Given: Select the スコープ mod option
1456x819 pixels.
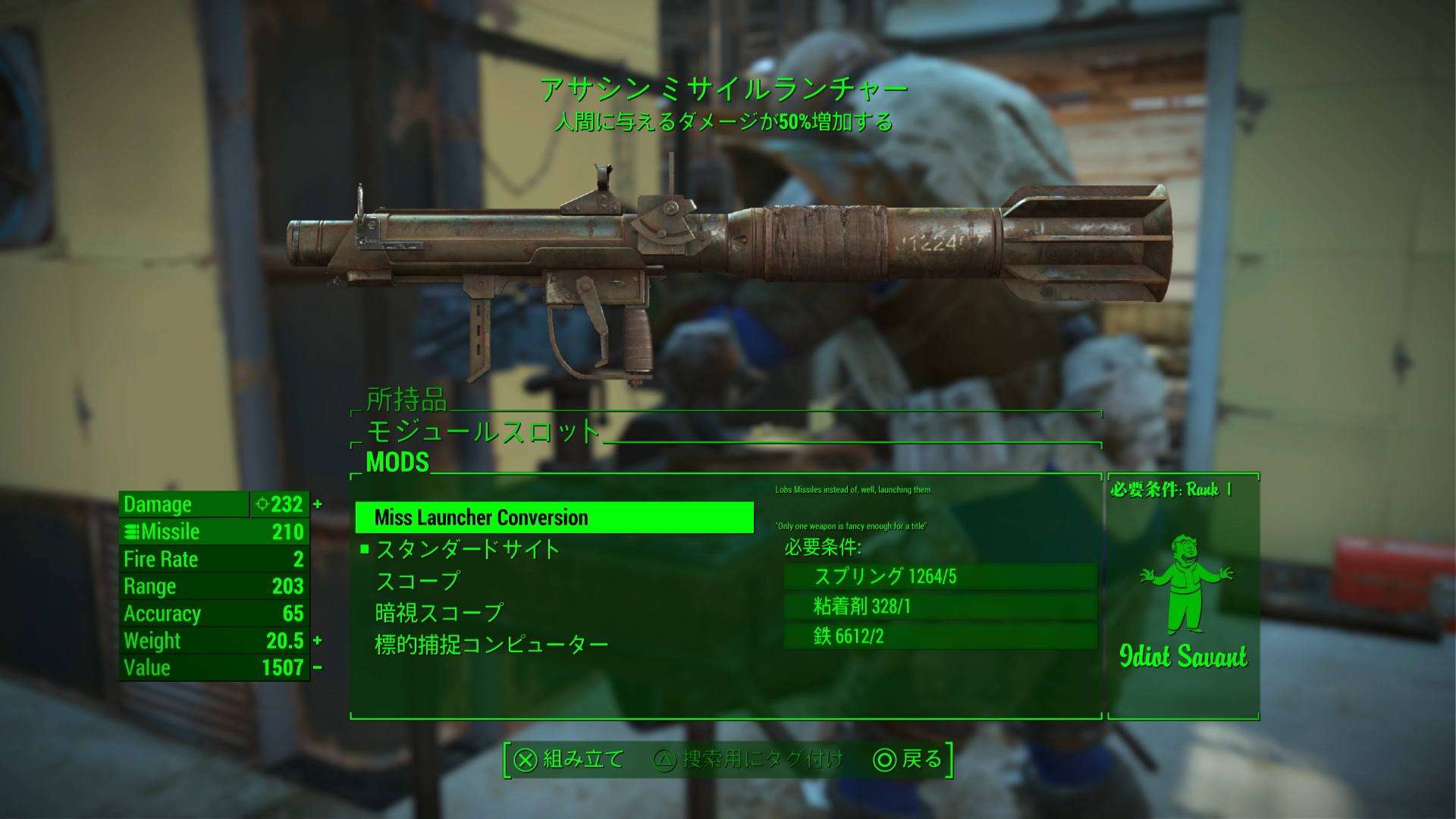Looking at the screenshot, I should [x=419, y=581].
